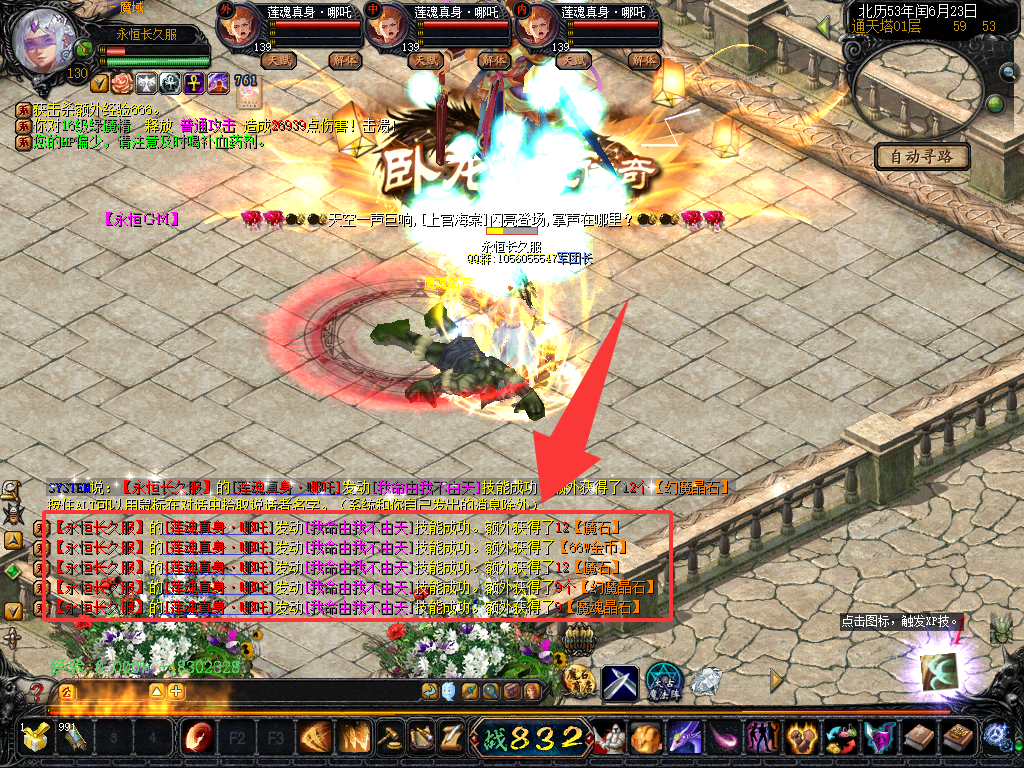Image resolution: width=1024 pixels, height=768 pixels.
Task: Activate the crossed swords icon
Action: pyautogui.click(x=620, y=683)
